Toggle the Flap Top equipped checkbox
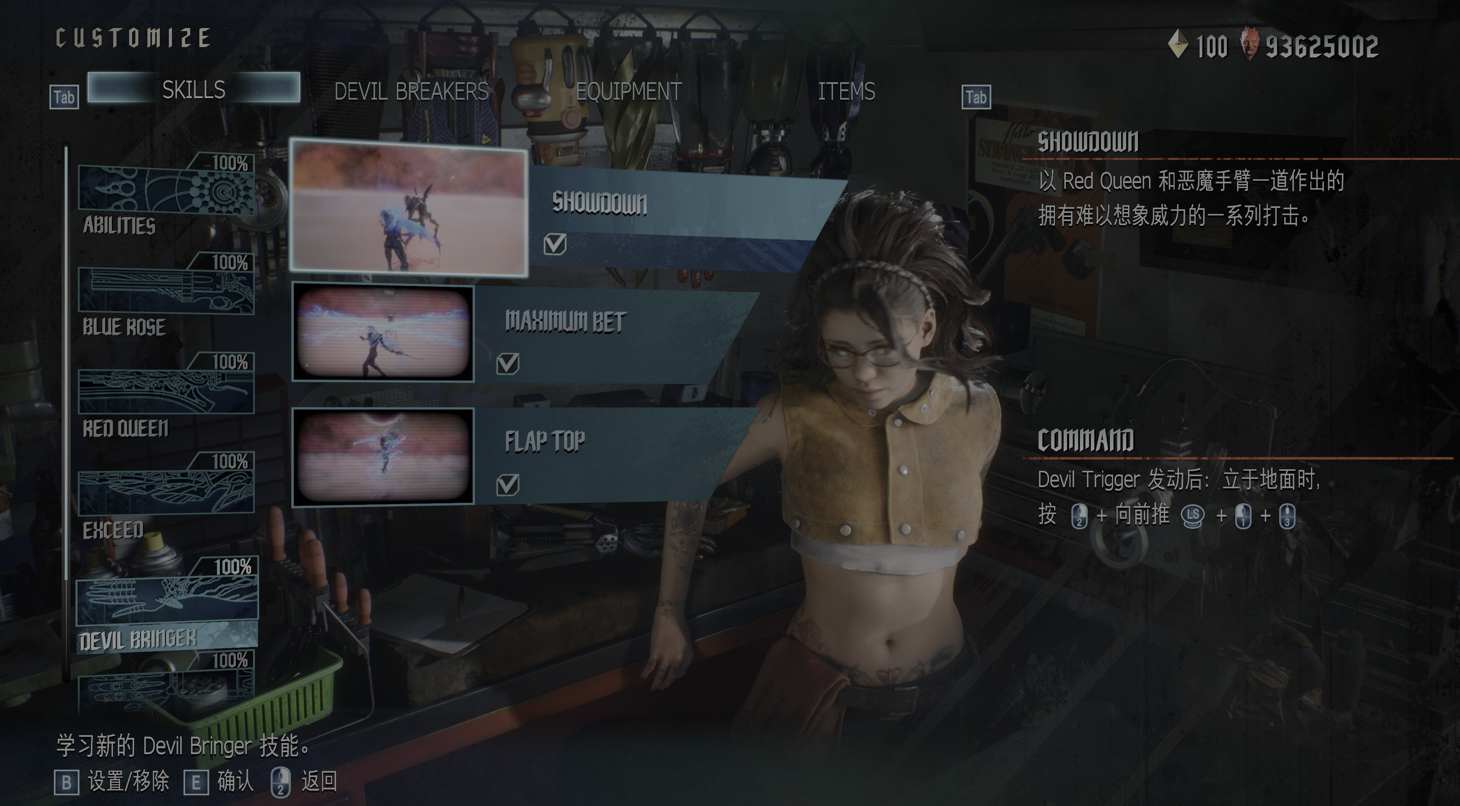This screenshot has height=806, width=1460. (x=508, y=485)
